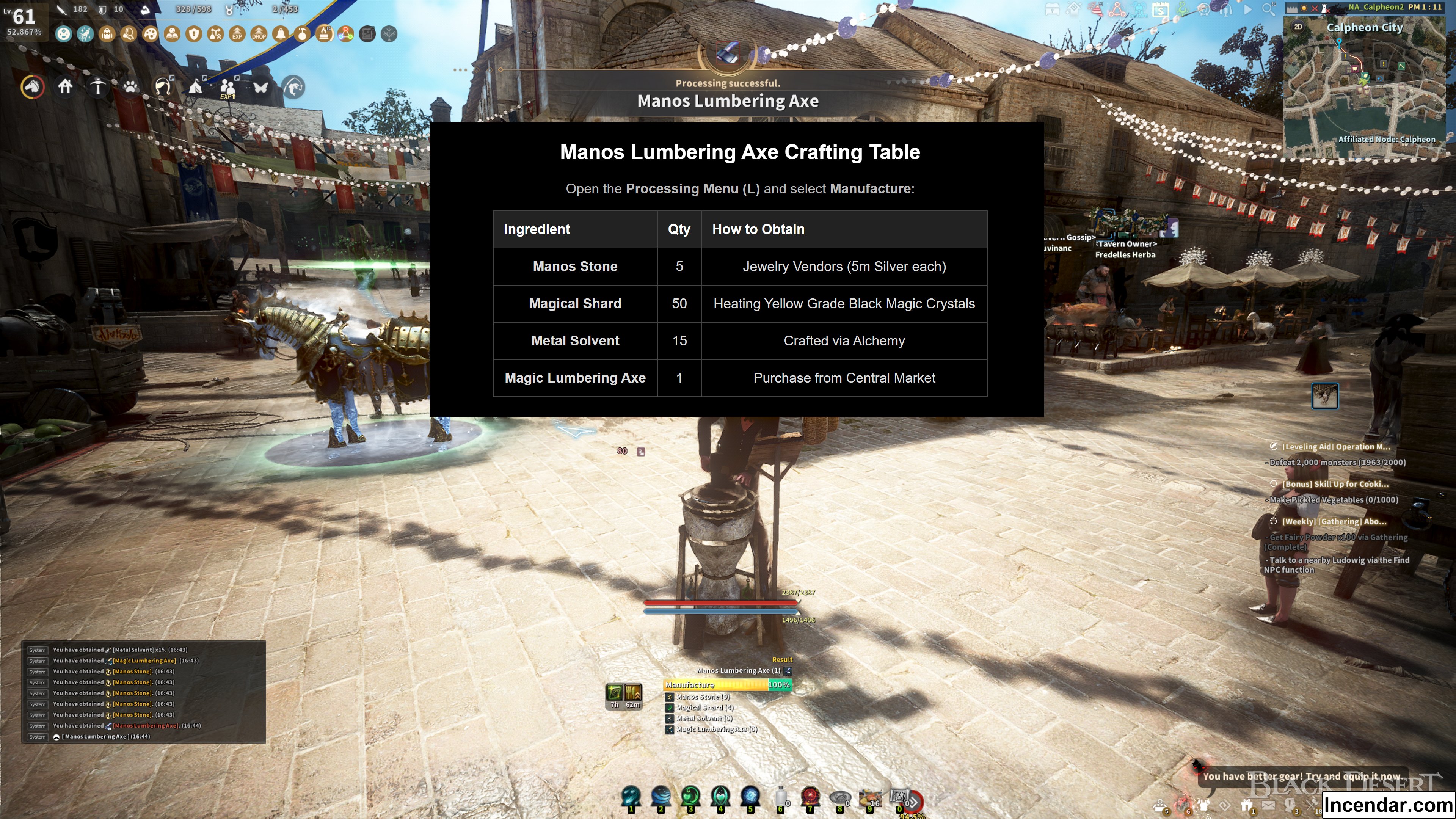Open the horse mount icon

point(32,87)
